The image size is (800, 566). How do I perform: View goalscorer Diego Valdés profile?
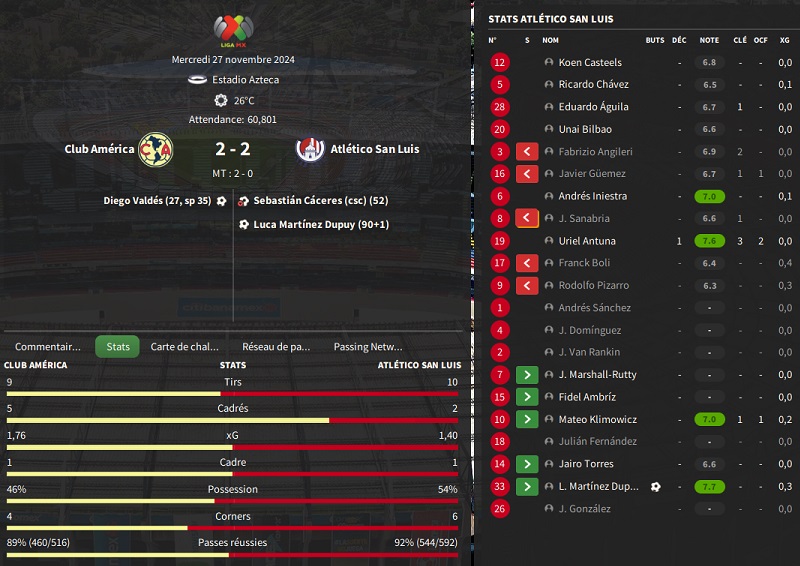pos(157,200)
